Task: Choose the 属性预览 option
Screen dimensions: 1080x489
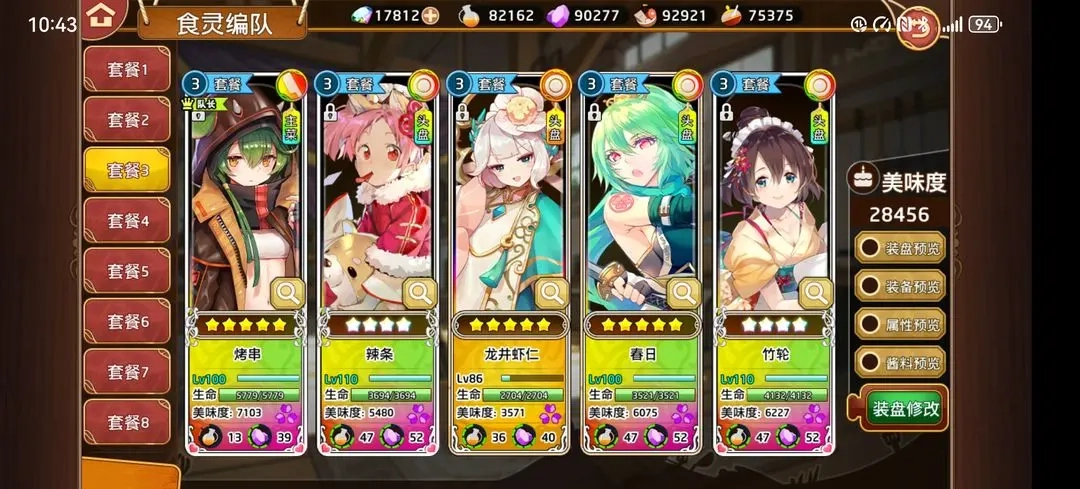Action: [x=900, y=325]
